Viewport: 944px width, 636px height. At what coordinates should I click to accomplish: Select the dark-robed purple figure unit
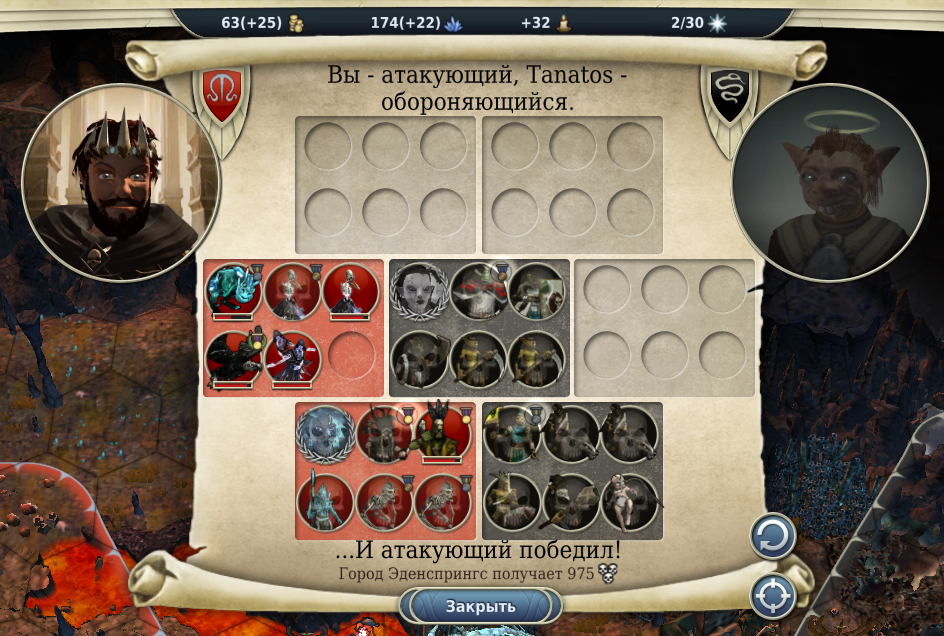[292, 358]
